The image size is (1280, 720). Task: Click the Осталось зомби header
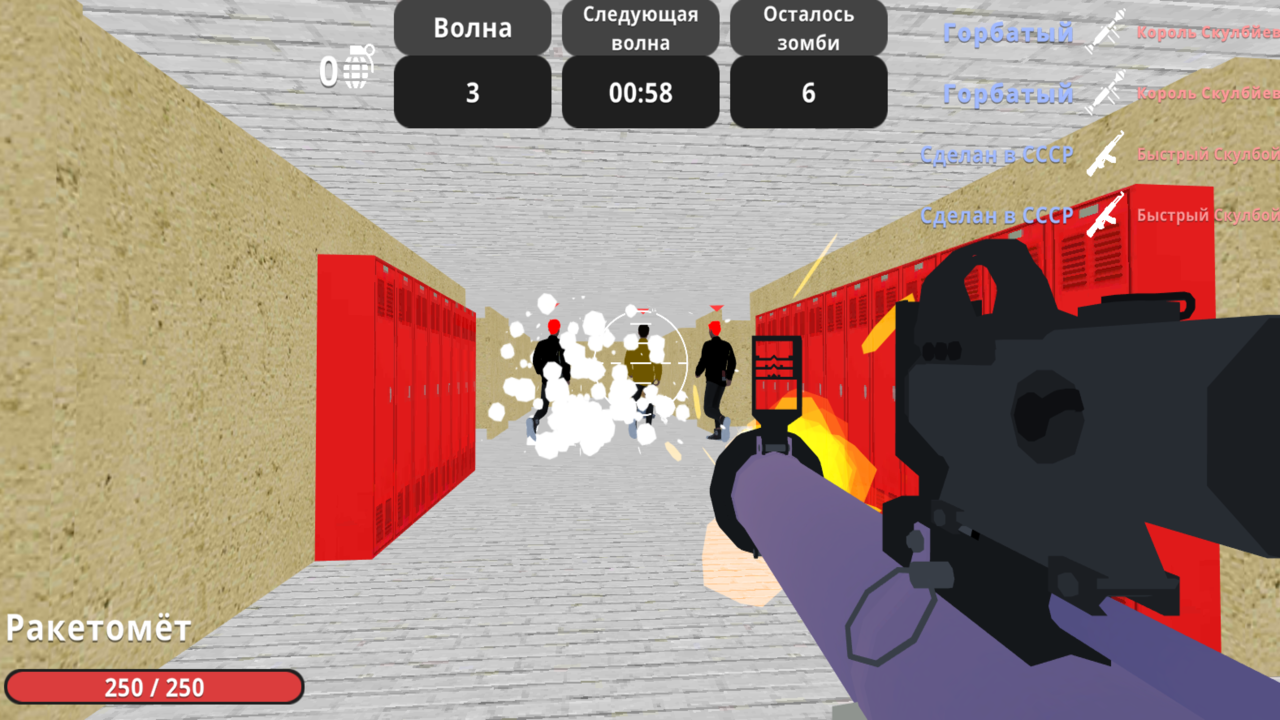tap(807, 26)
